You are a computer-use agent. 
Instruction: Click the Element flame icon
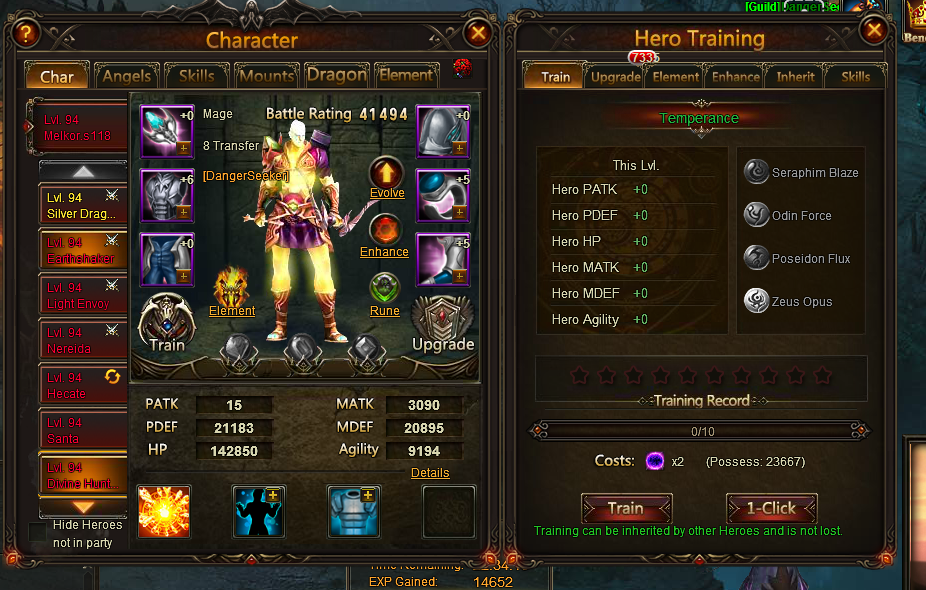[x=232, y=288]
